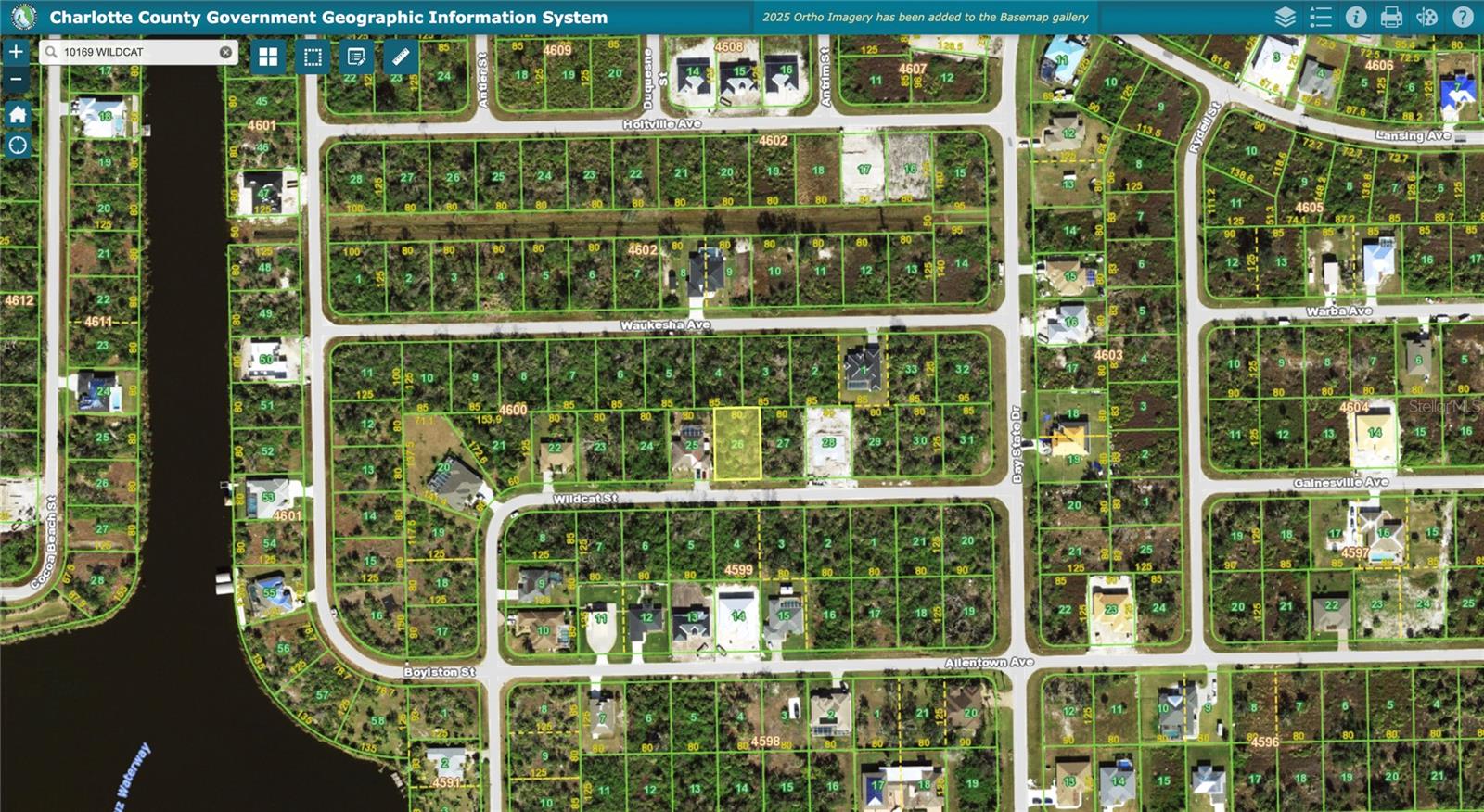Select the quadrant map layout icon

pyautogui.click(x=267, y=57)
